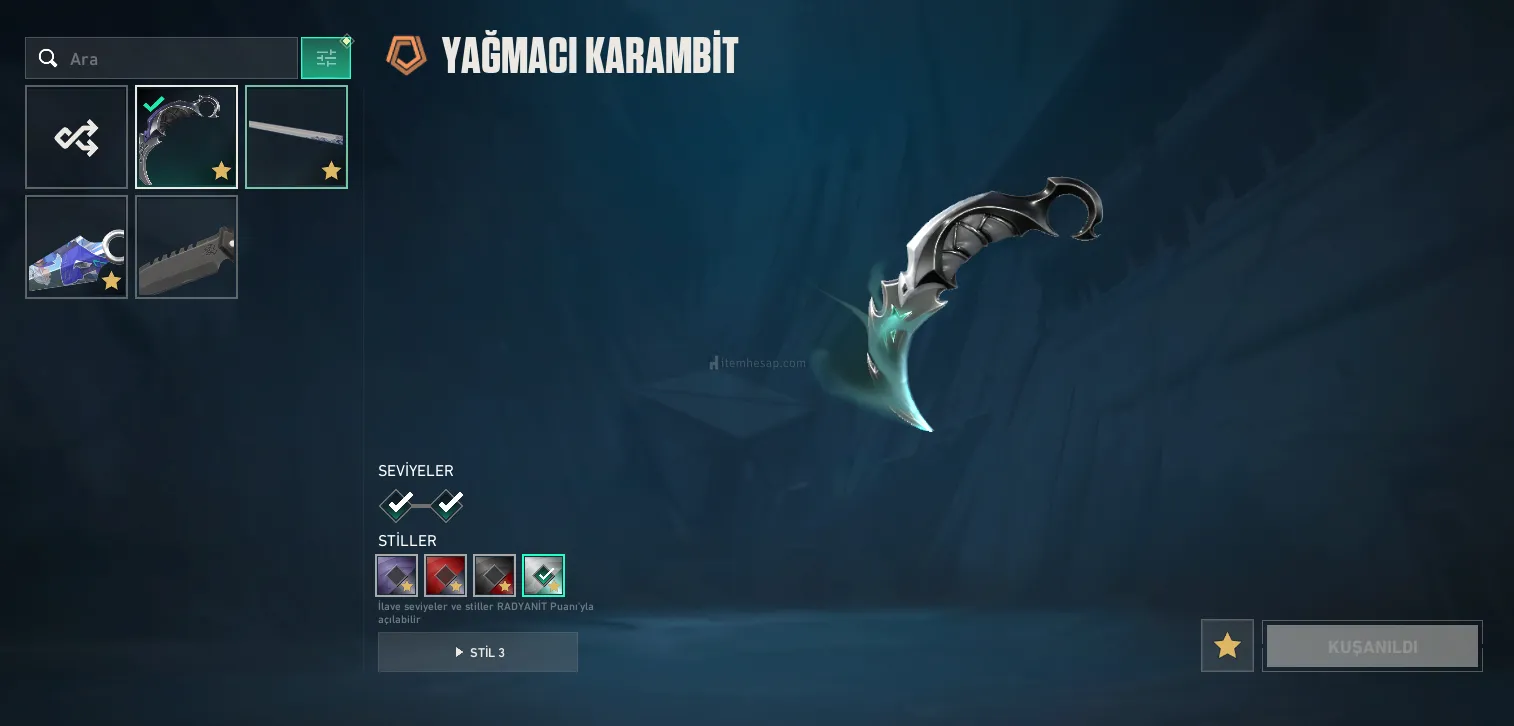Select the random shuffle skin tile
1514x726 pixels.
(x=77, y=137)
